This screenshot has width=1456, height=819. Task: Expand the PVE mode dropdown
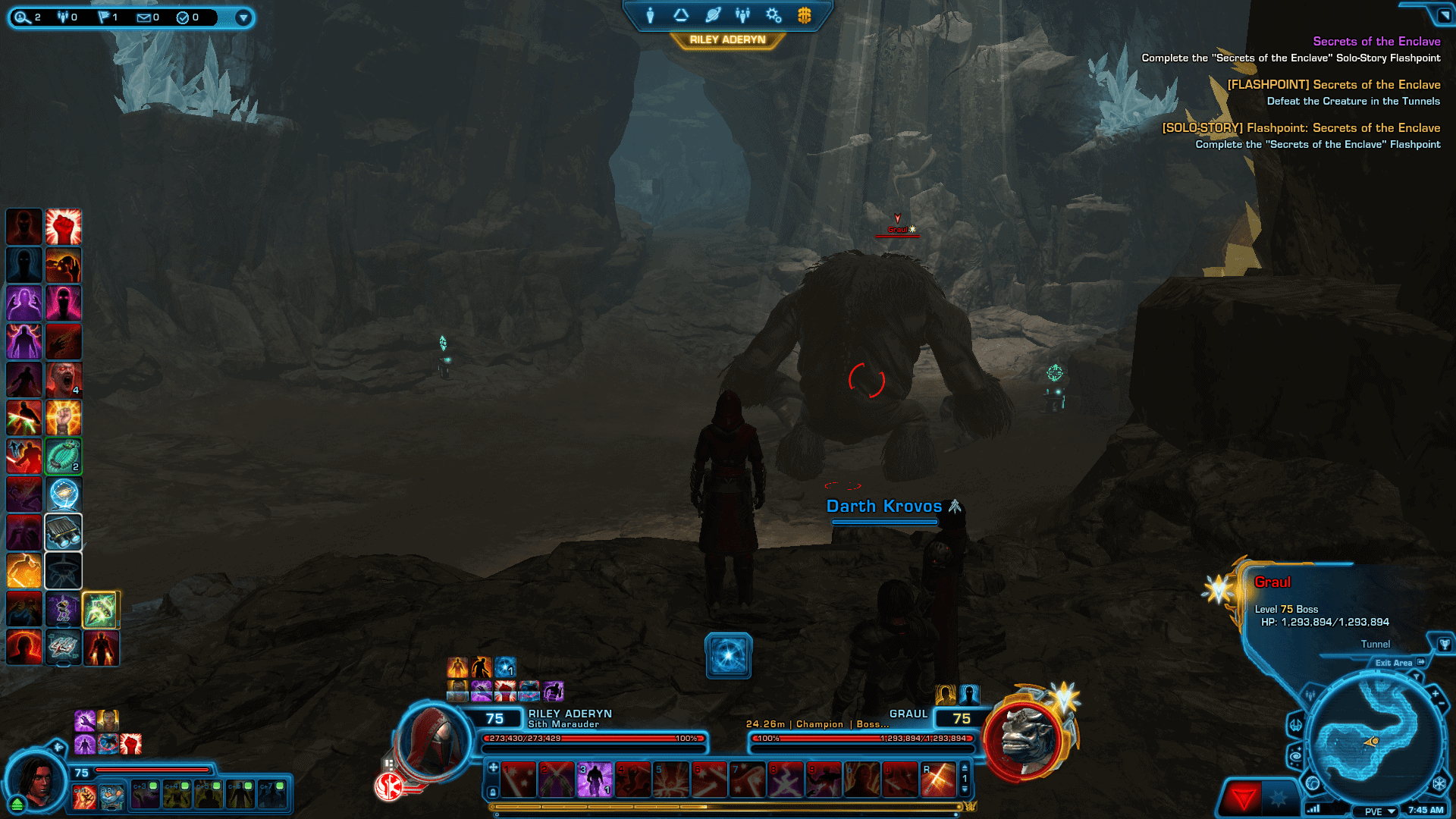click(1391, 811)
